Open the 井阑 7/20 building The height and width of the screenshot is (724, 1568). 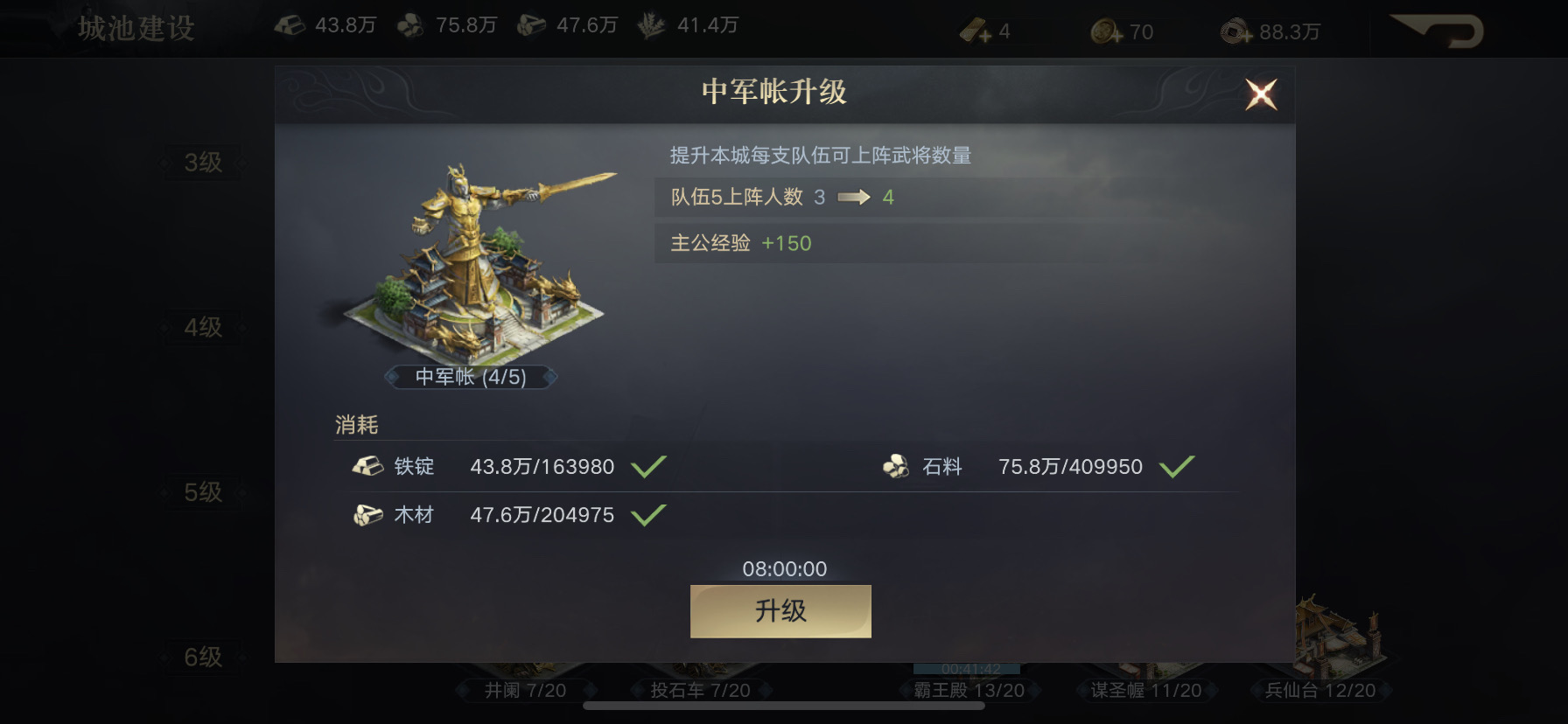(x=525, y=690)
